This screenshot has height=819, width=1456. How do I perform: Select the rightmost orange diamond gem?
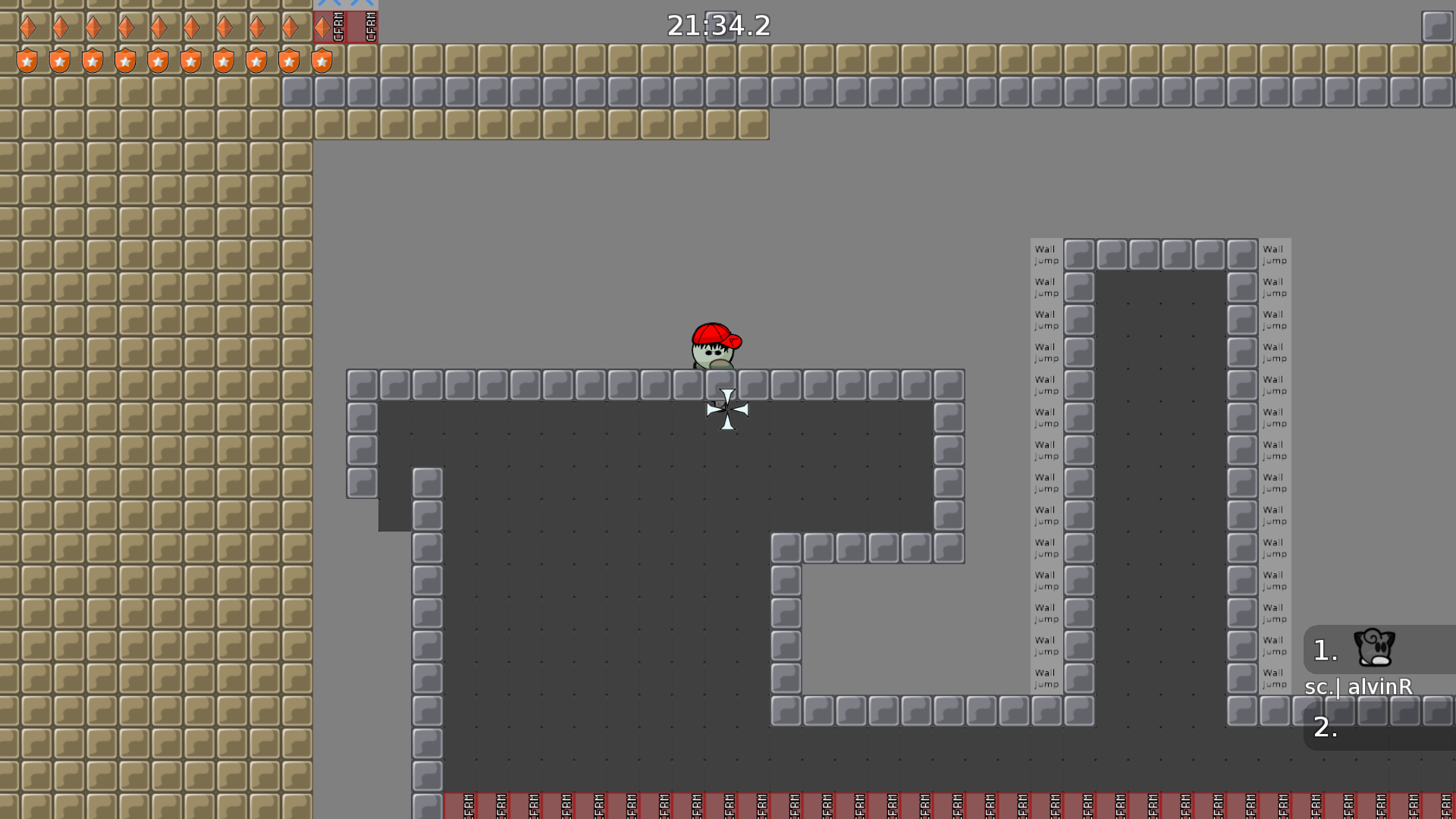point(322,27)
